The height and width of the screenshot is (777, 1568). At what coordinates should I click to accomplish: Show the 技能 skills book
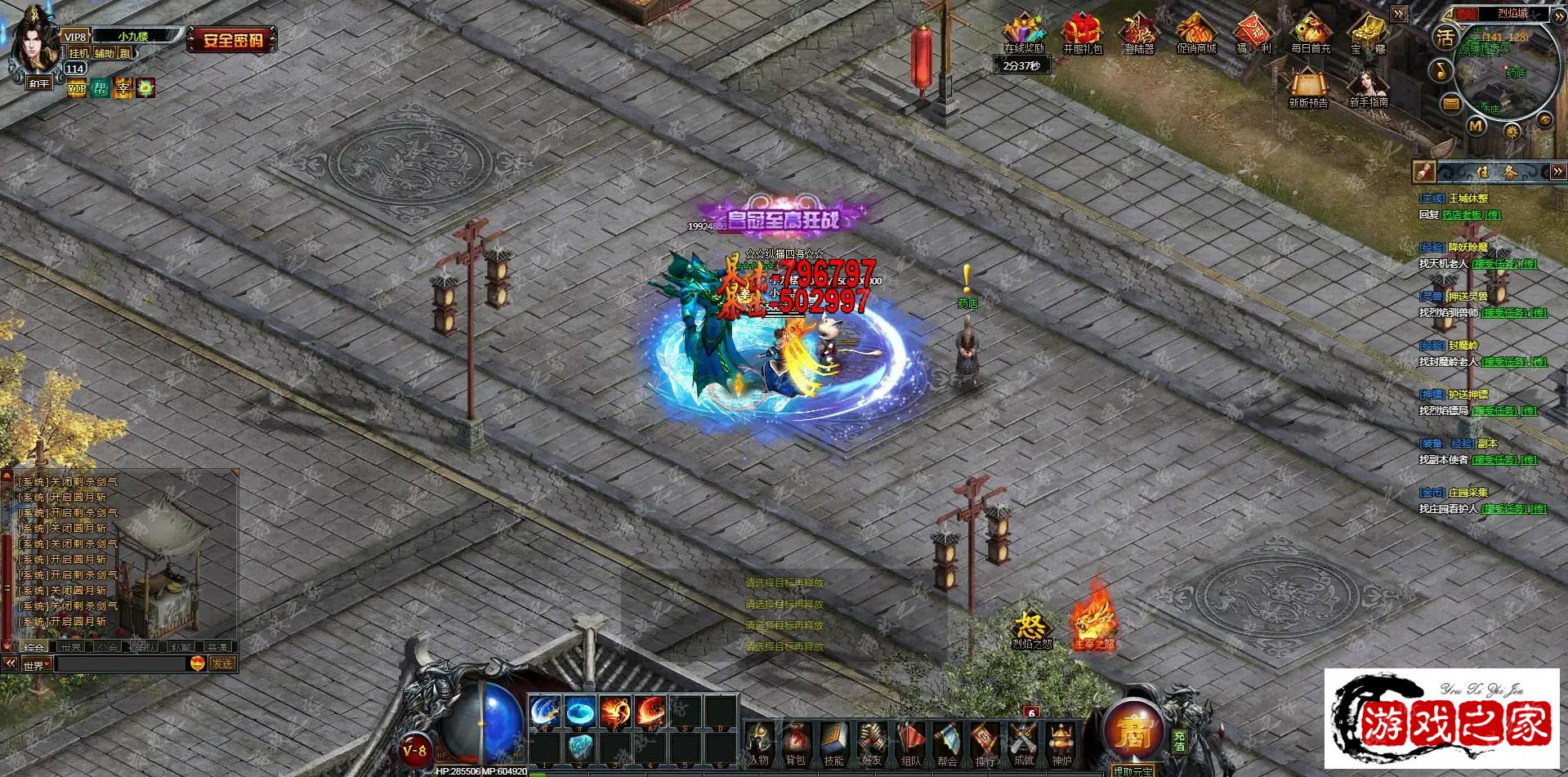tap(833, 744)
